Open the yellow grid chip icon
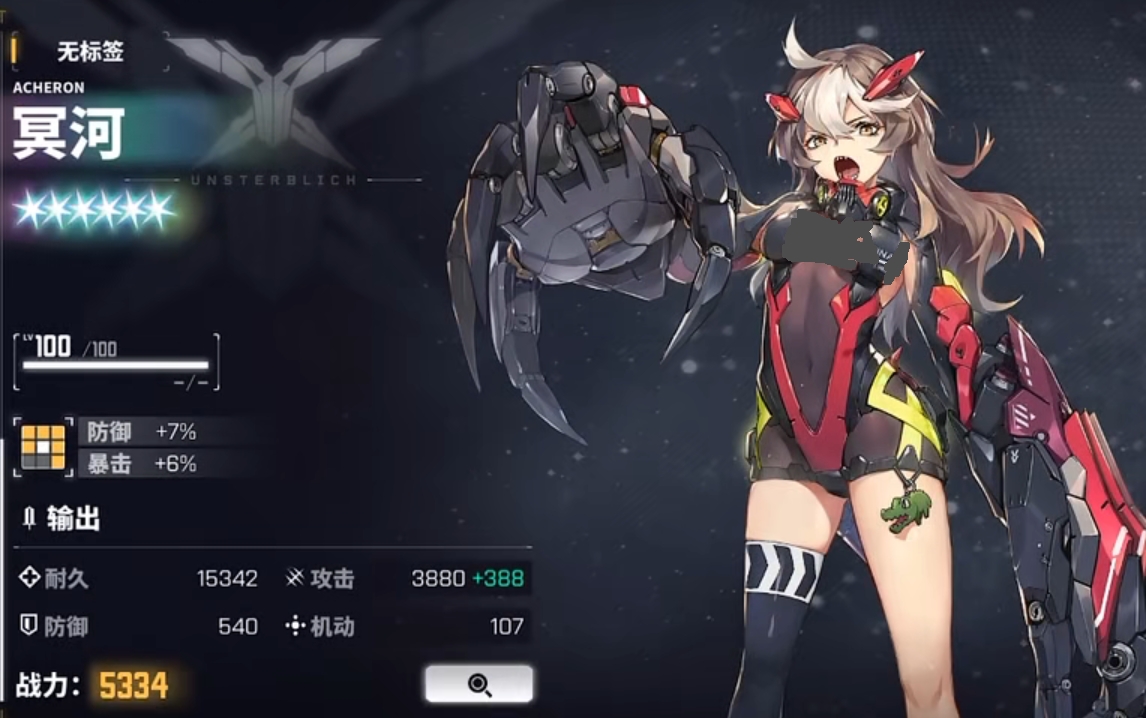 point(43,446)
